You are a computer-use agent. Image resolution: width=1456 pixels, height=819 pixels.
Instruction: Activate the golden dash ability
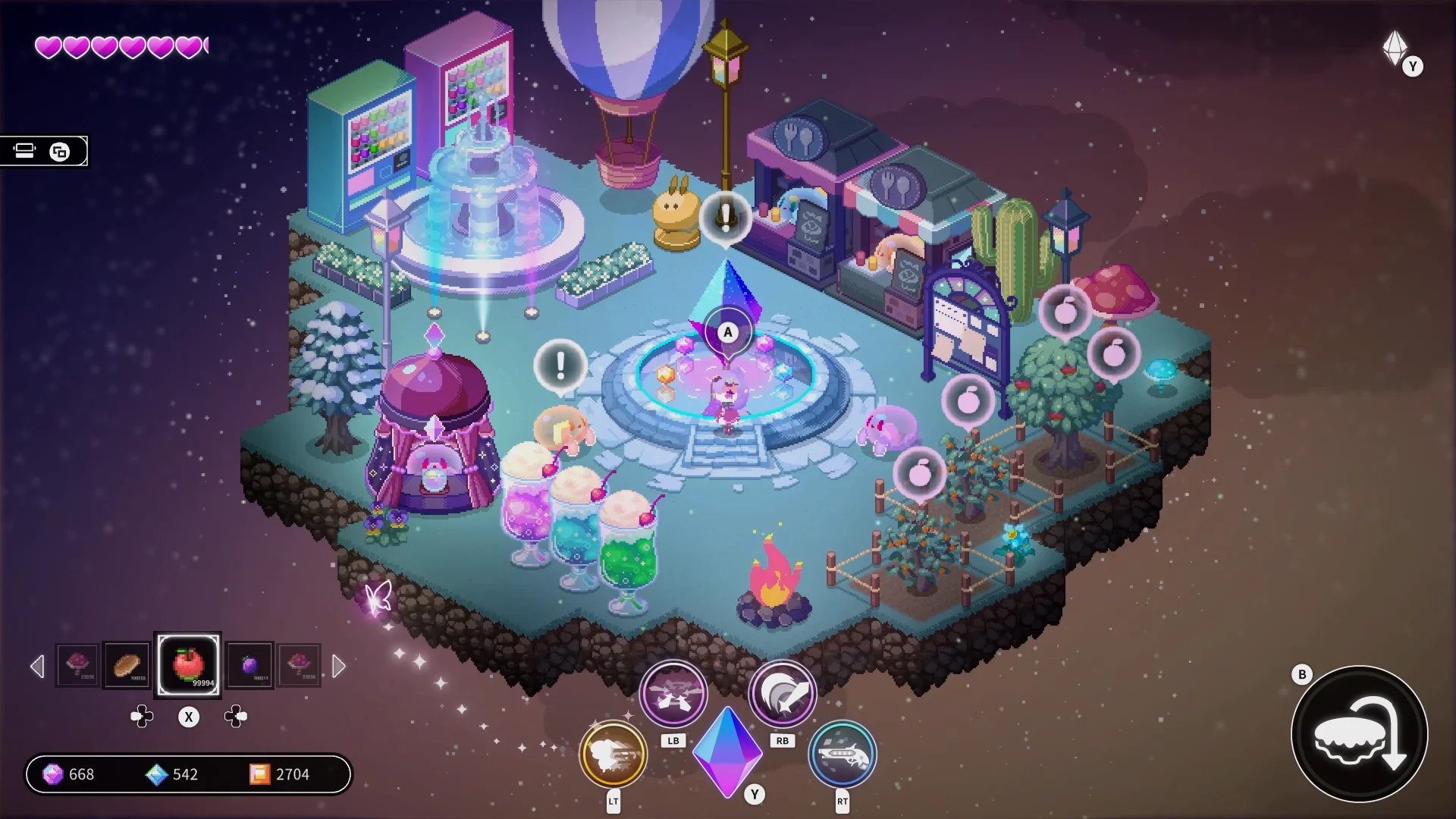point(613,754)
